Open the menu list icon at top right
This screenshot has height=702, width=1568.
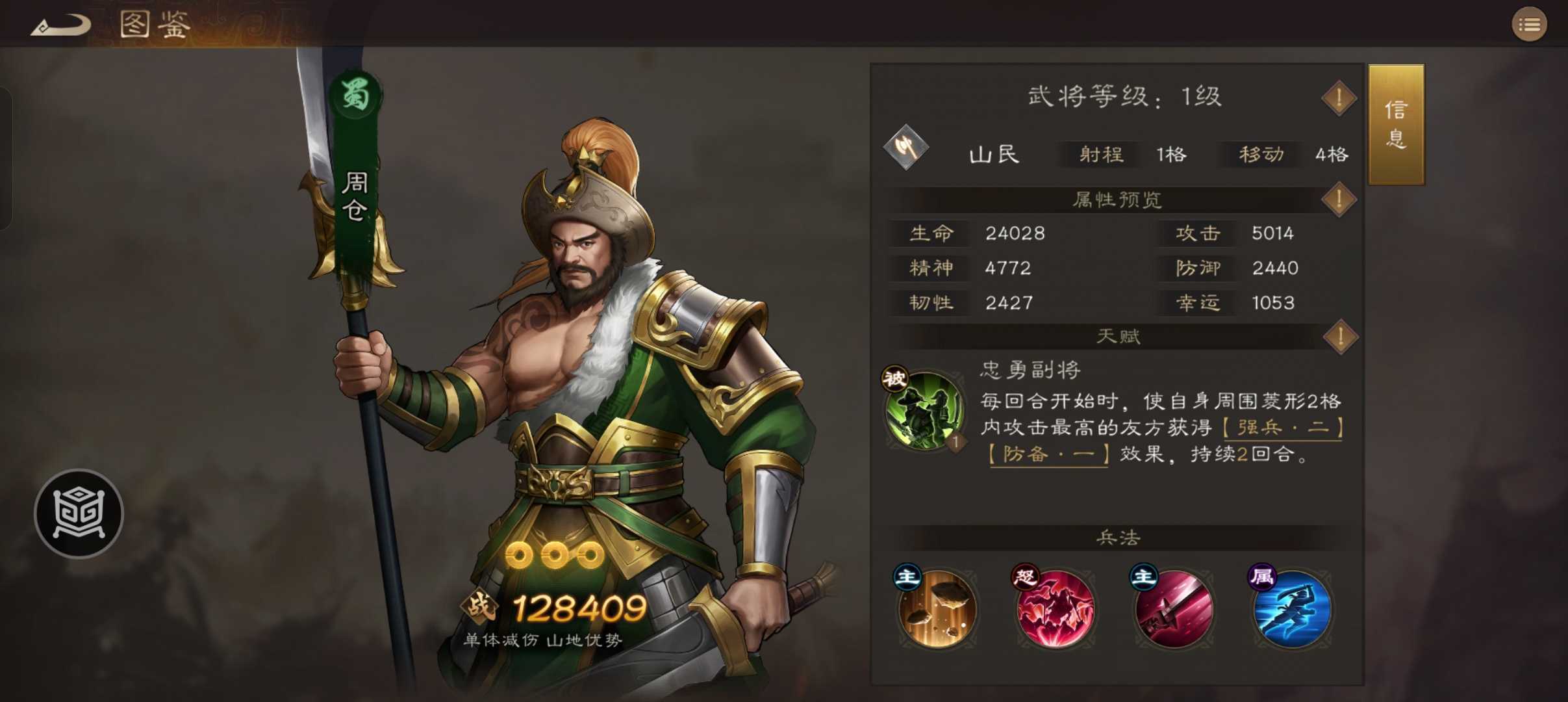click(1531, 25)
